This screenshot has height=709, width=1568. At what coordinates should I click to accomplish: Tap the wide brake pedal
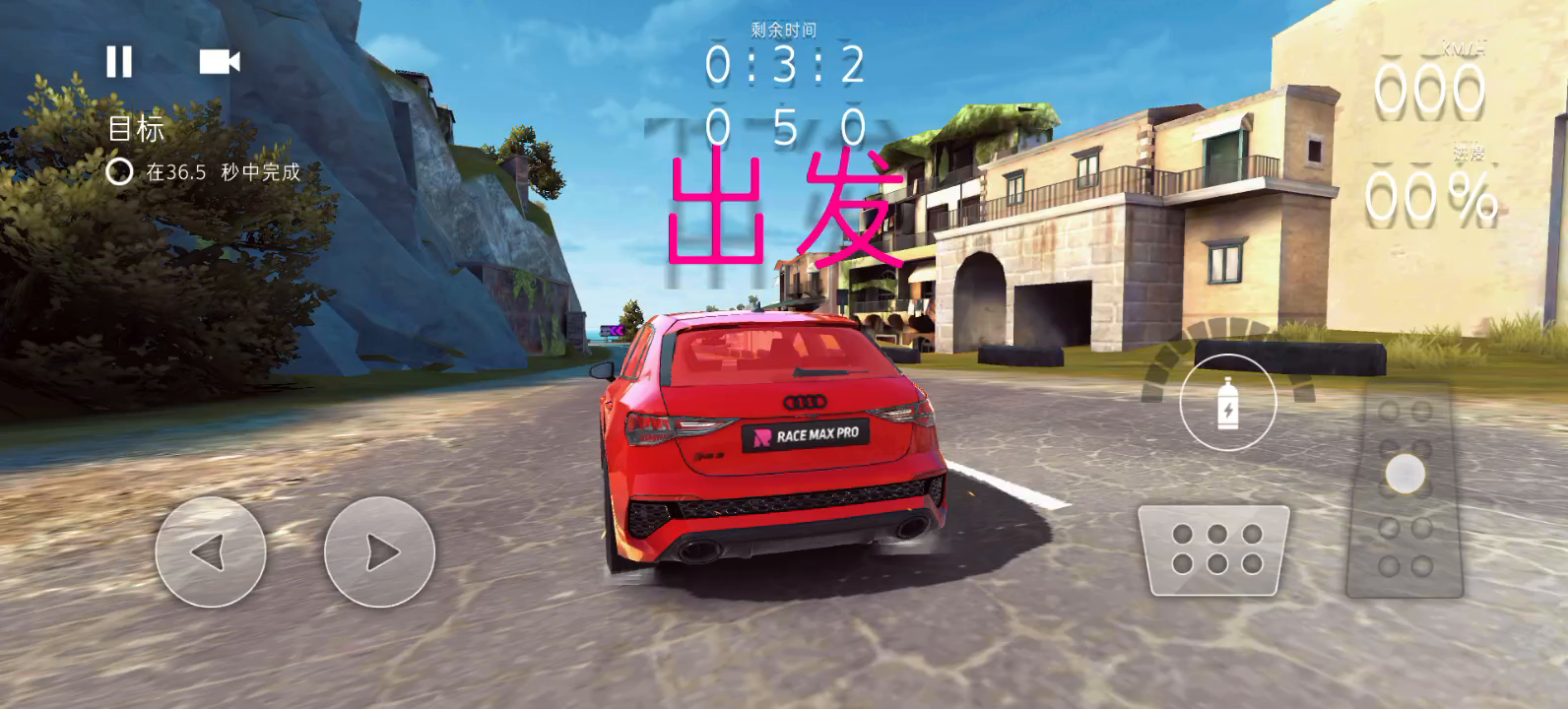click(x=1215, y=549)
